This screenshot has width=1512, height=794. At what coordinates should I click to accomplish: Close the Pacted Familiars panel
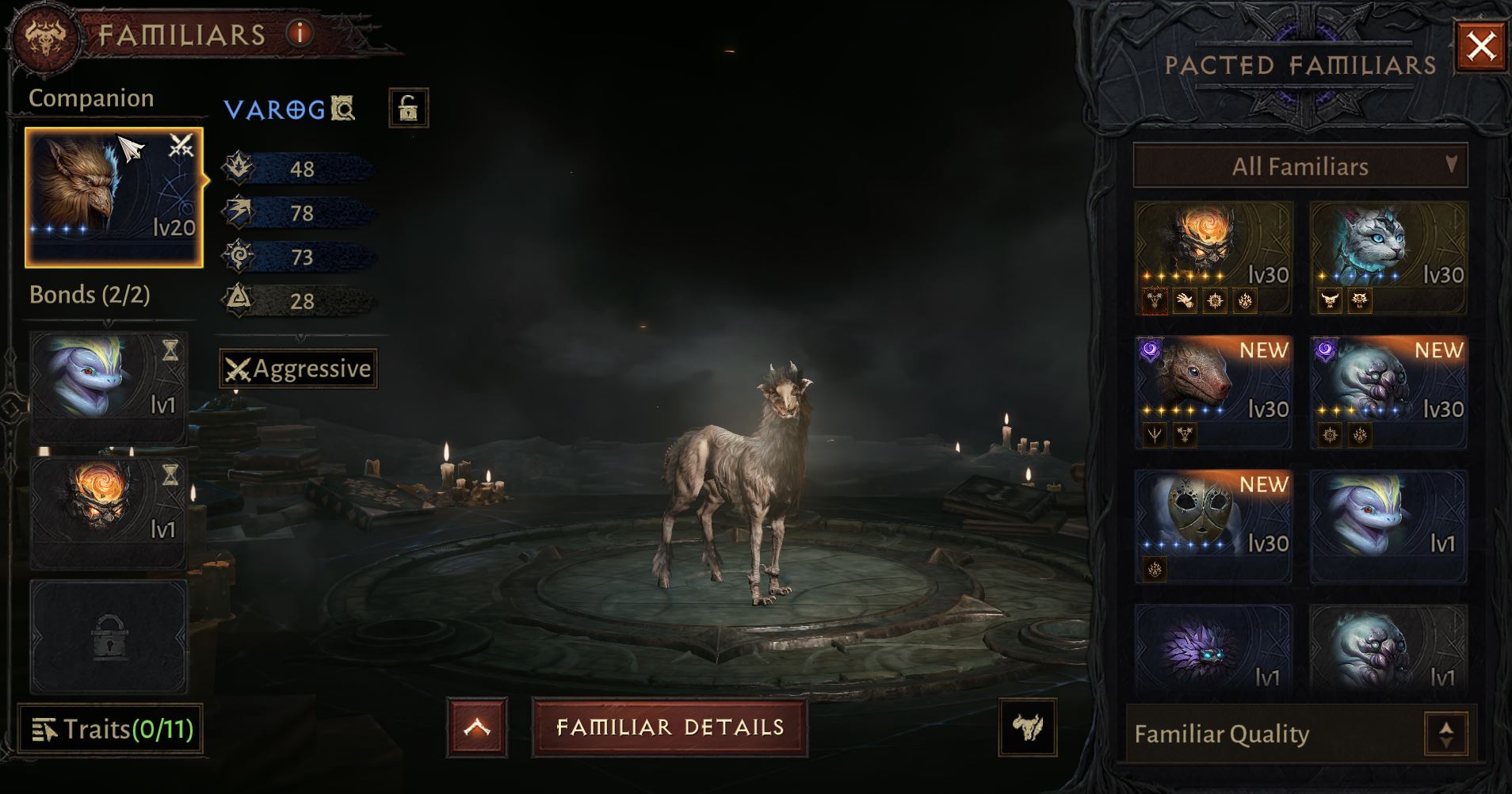[x=1481, y=47]
